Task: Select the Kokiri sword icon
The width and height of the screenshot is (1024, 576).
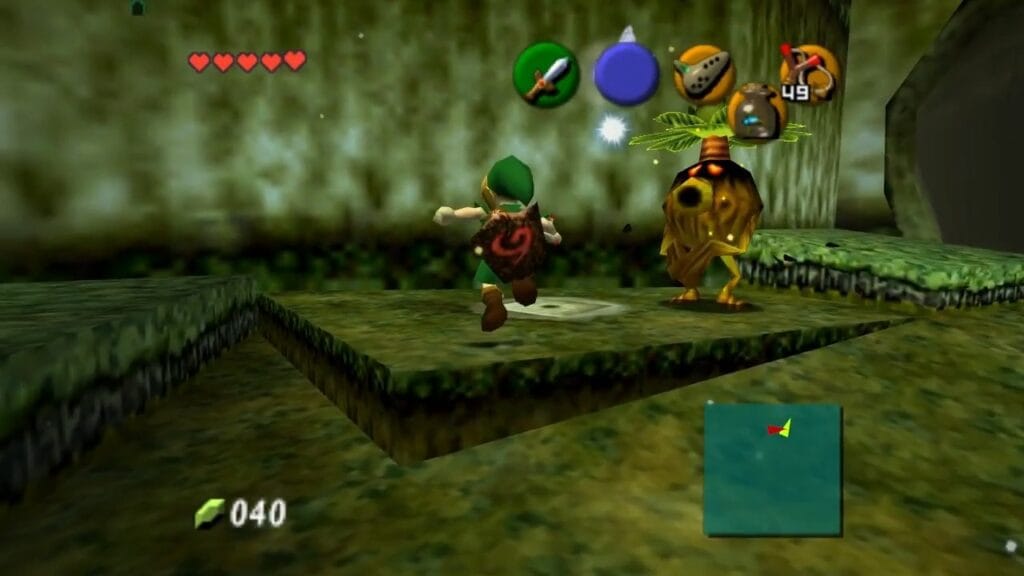Action: [546, 74]
